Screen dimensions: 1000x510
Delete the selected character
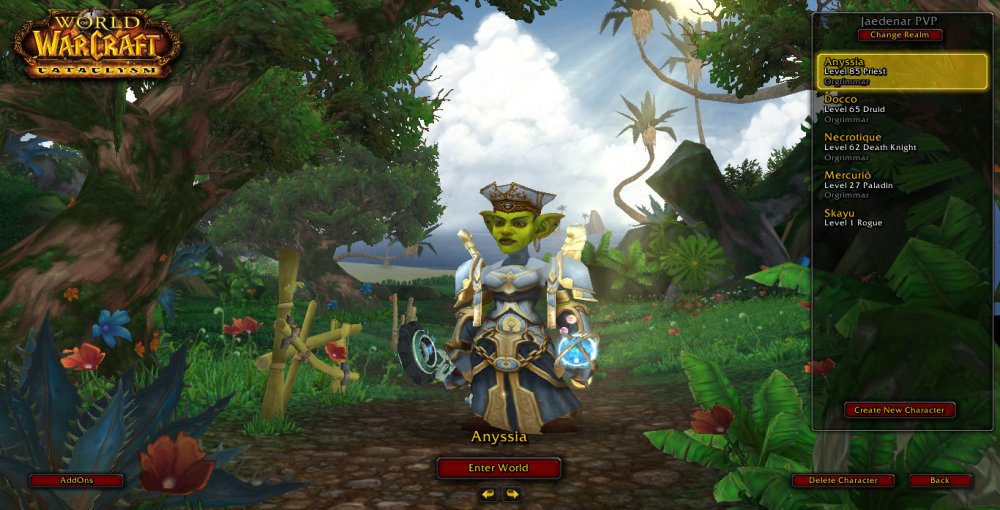pyautogui.click(x=843, y=481)
